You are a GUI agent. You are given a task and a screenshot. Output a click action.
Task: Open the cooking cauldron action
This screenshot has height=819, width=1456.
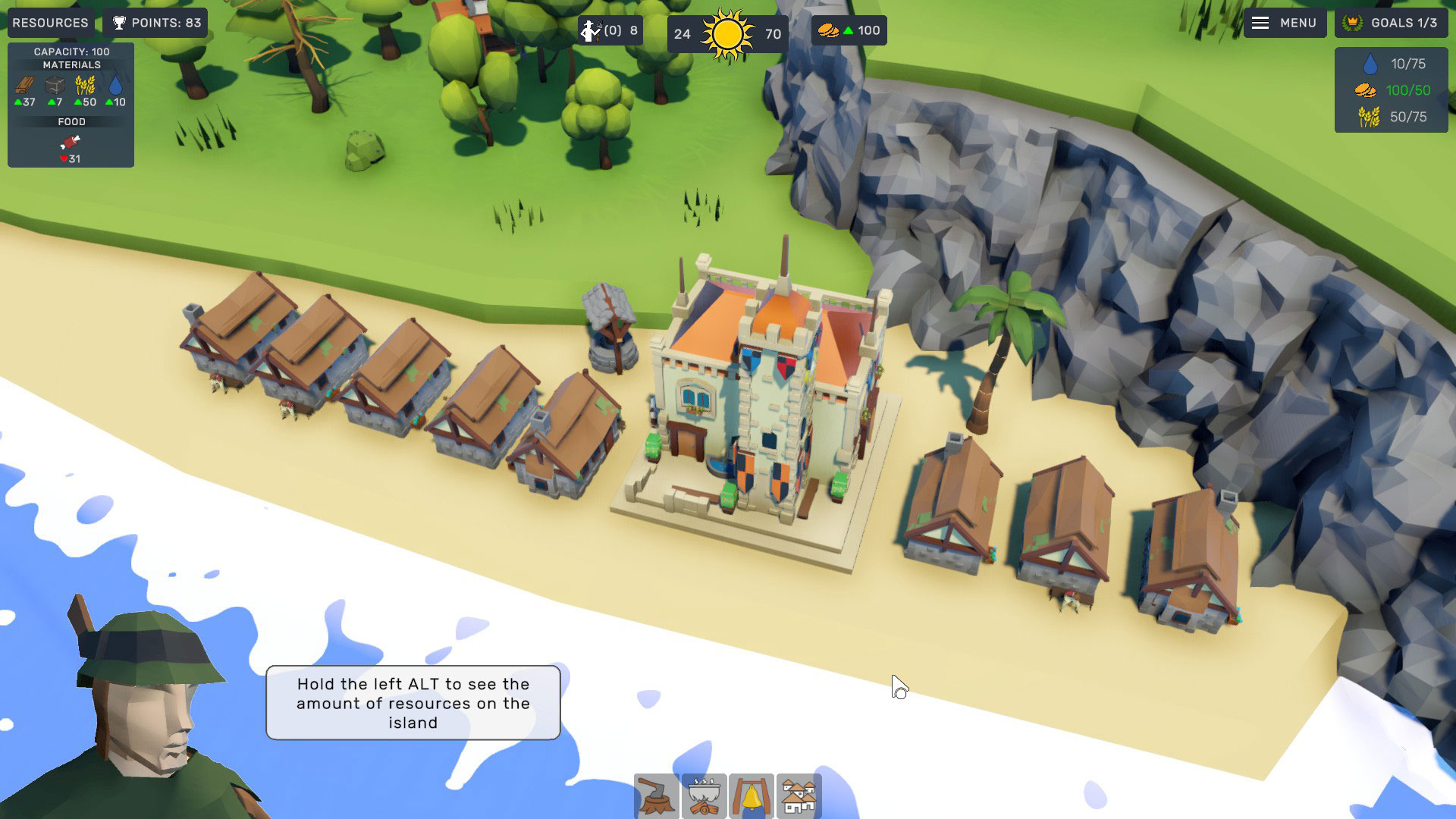click(704, 795)
